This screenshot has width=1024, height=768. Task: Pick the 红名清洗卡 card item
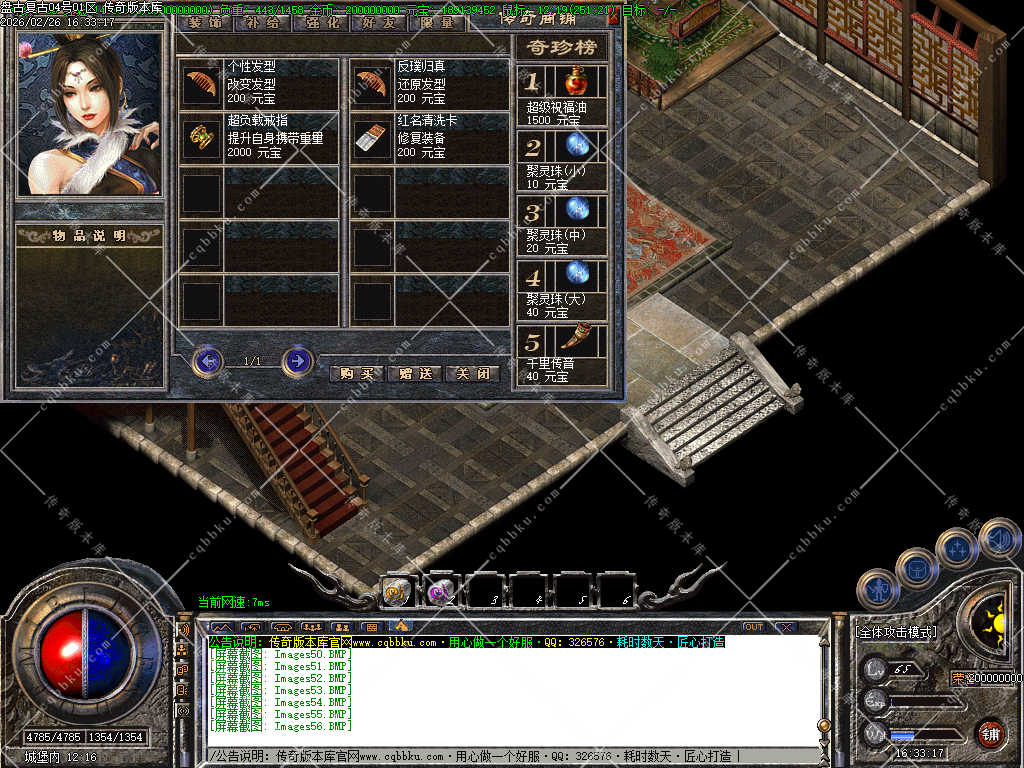371,137
